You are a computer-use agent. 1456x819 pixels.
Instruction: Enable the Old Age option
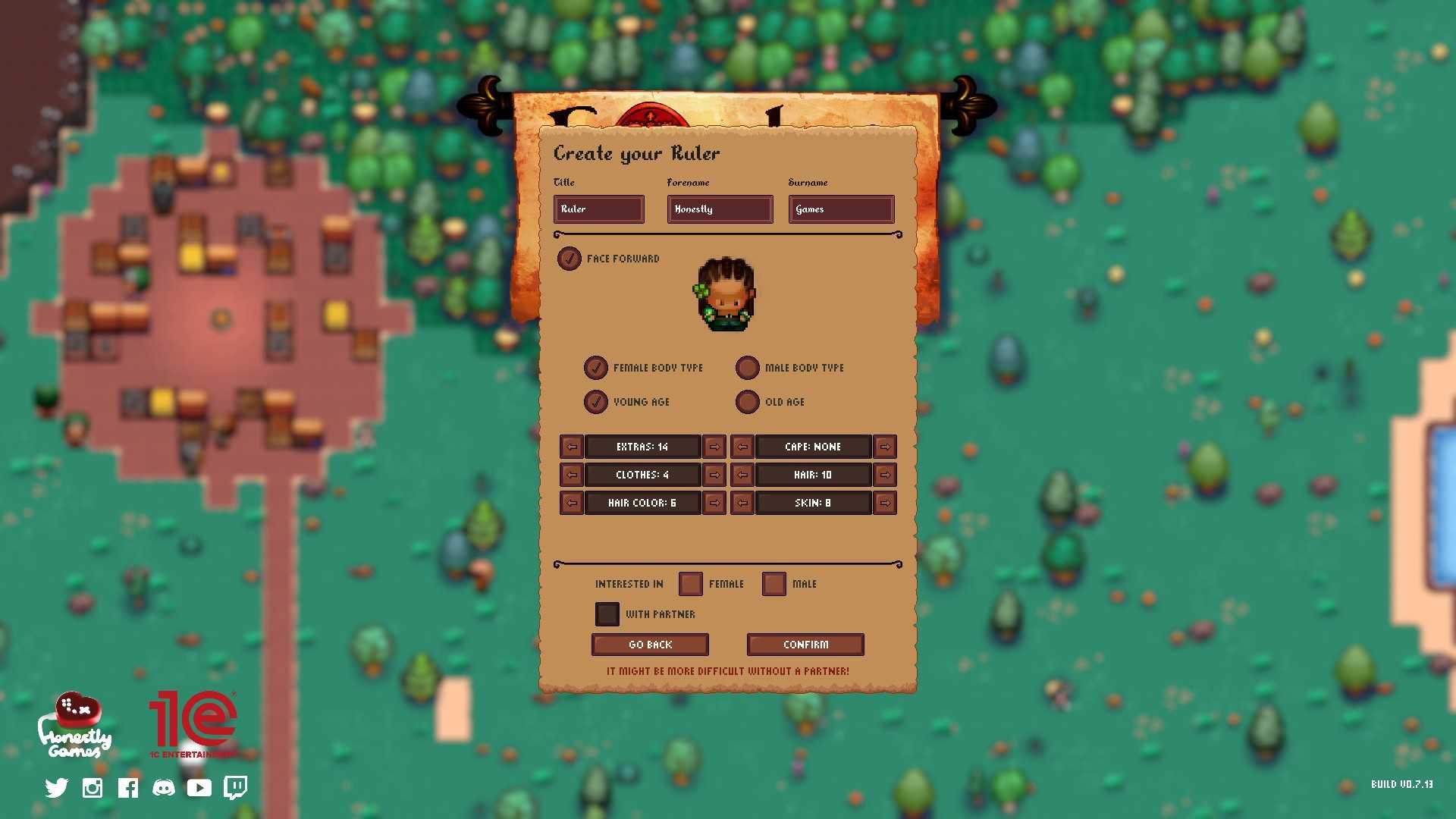click(x=748, y=402)
